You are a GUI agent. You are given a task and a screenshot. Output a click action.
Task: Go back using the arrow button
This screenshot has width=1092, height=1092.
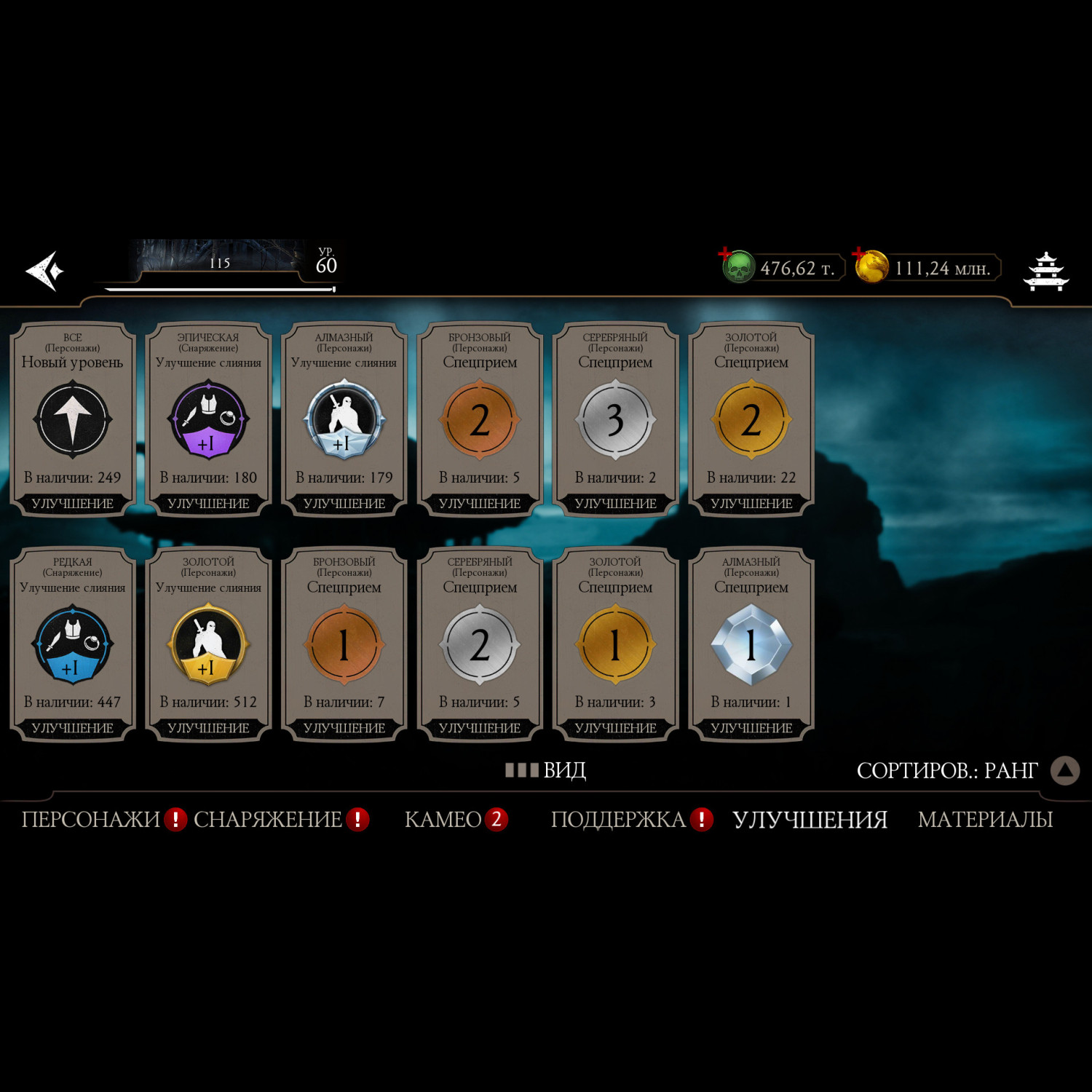click(45, 271)
